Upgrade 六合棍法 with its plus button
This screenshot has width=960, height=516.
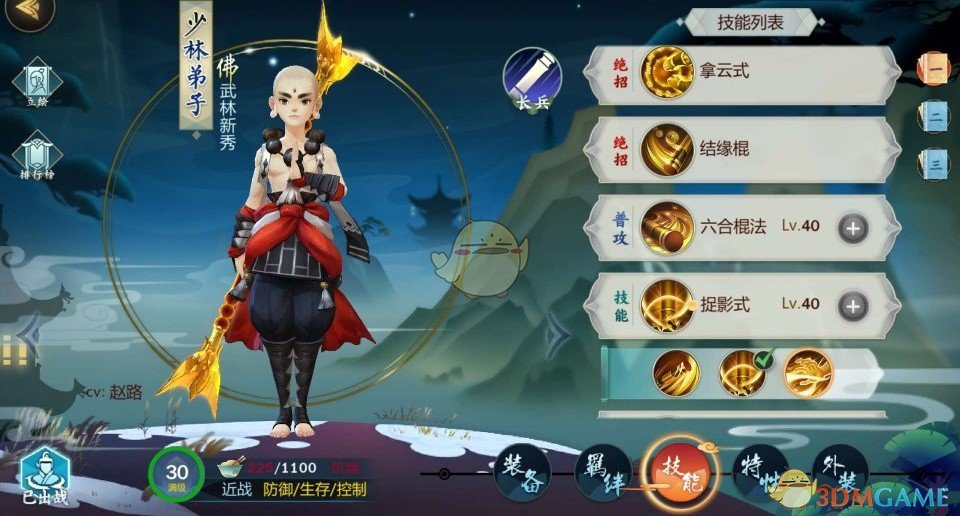tap(853, 227)
